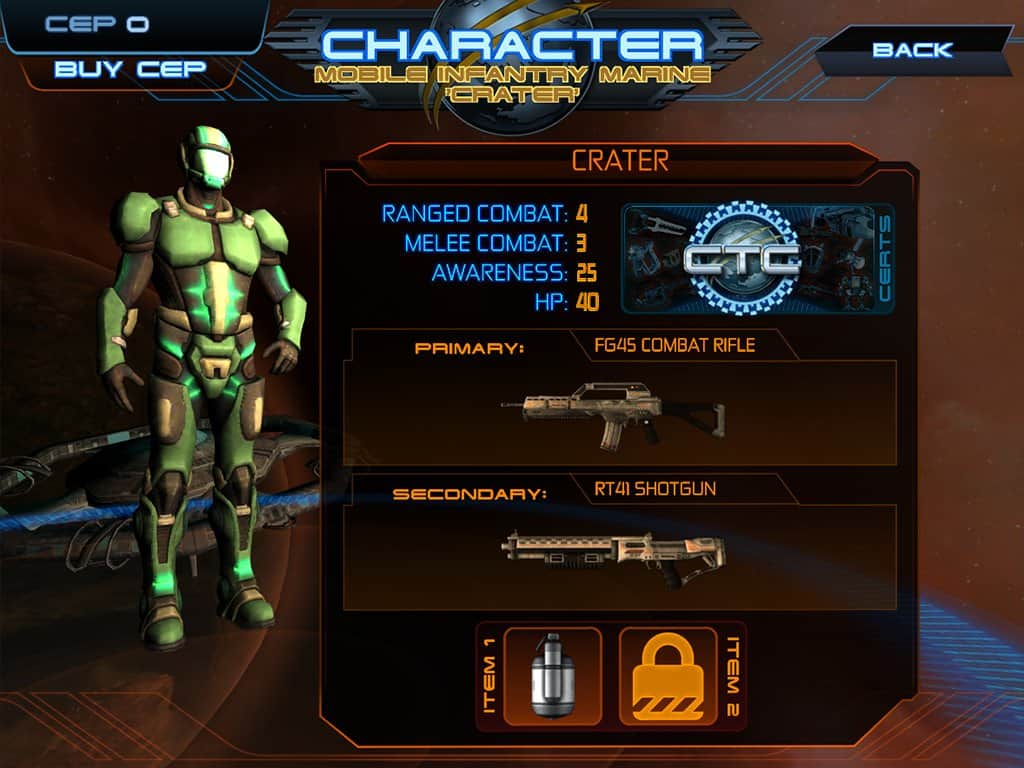Go back with the BACK button

[912, 50]
